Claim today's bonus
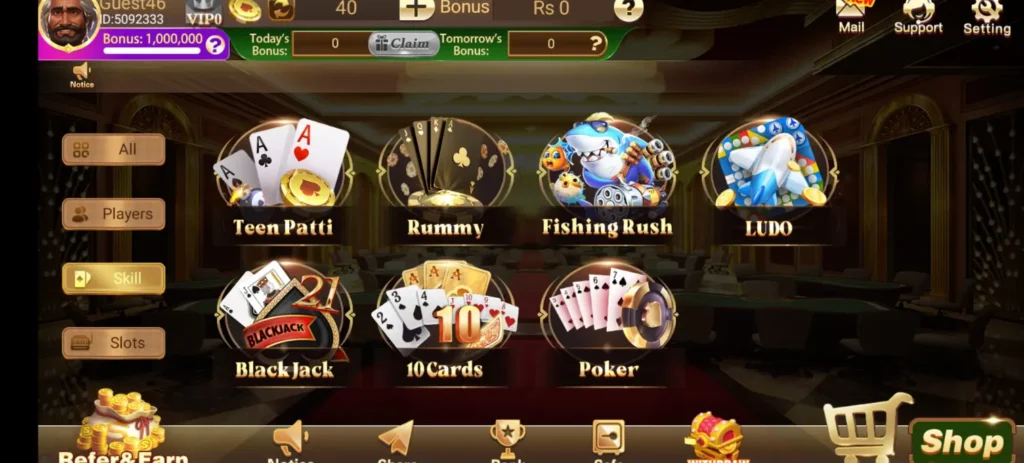 click(403, 44)
